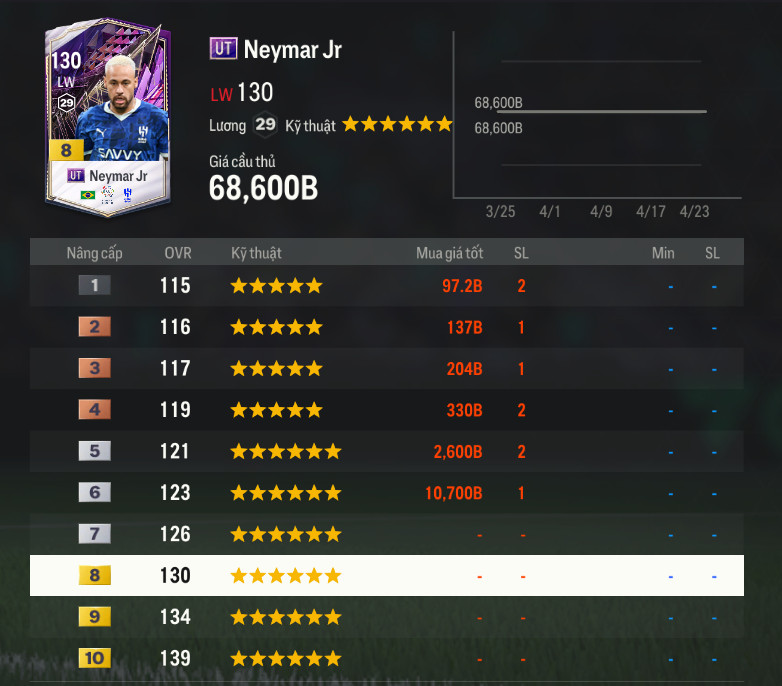Choose the upgrade level 10 row
Viewport: 782px width, 686px height.
[x=386, y=659]
